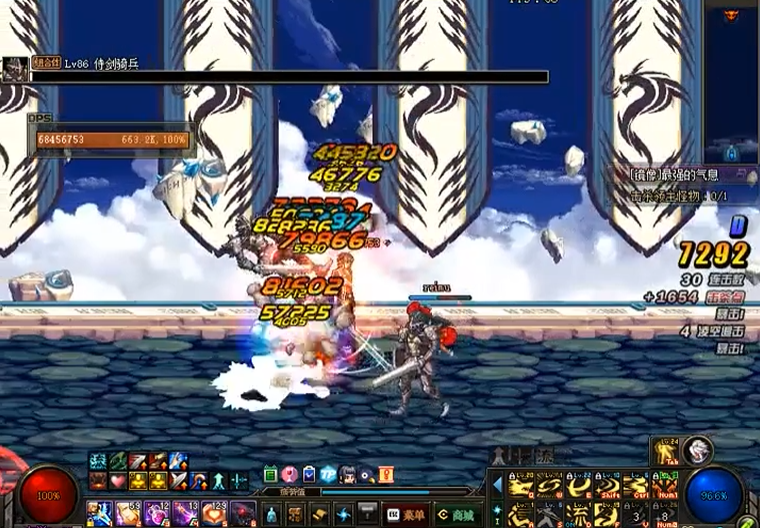Click the DPS meter panel

click(110, 138)
